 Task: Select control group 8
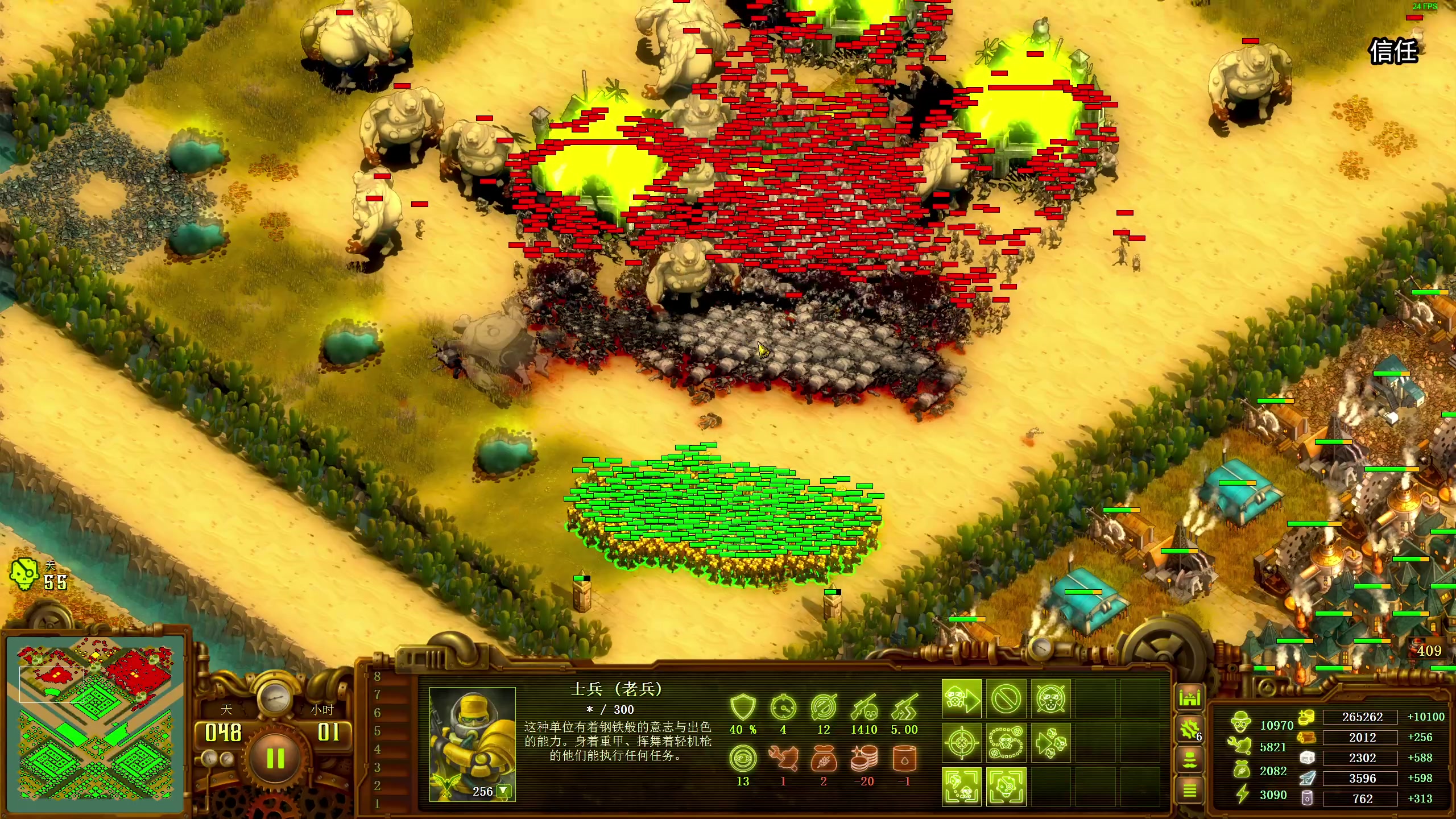pyautogui.click(x=377, y=677)
